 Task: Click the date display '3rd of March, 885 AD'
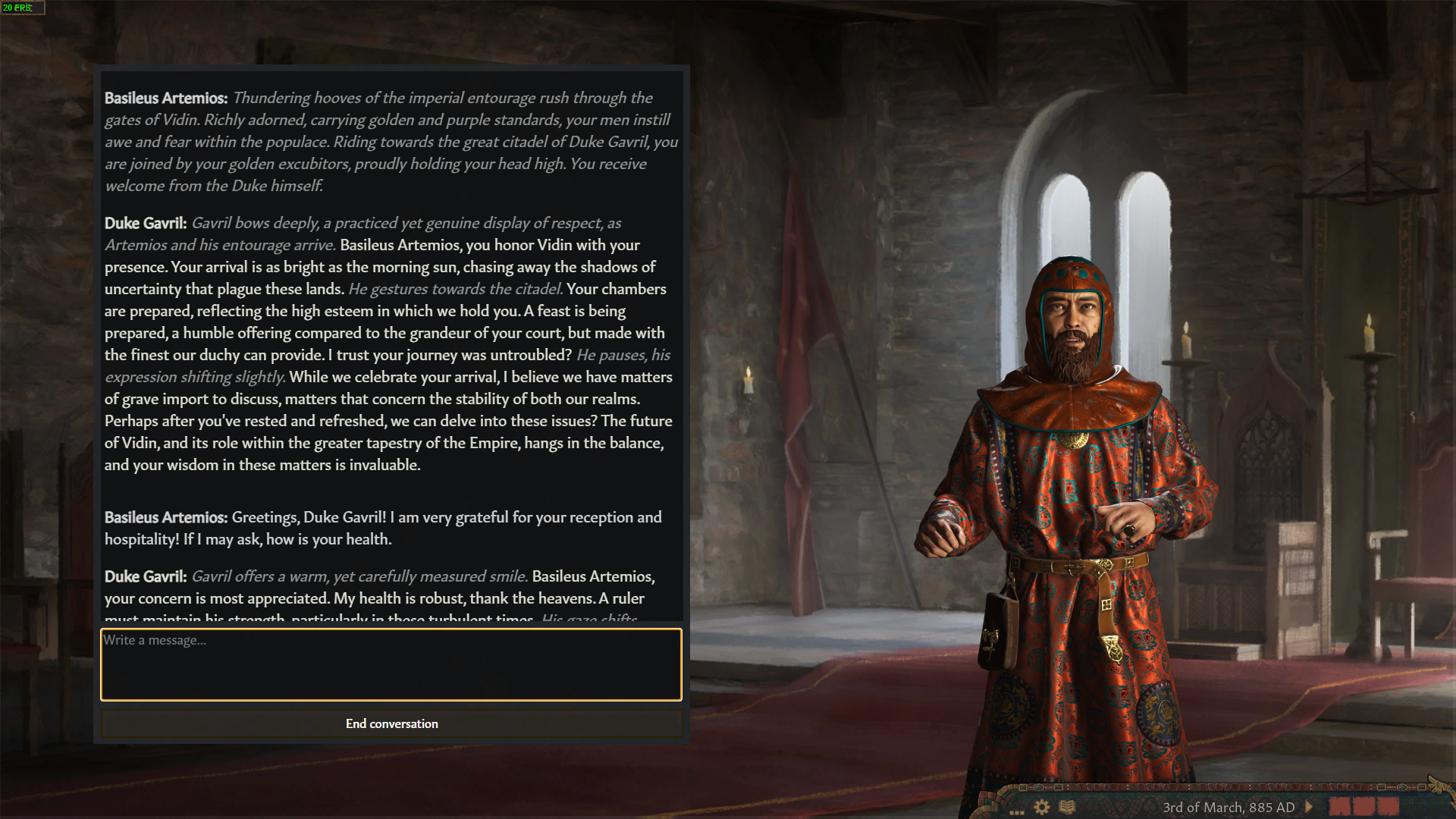1230,807
